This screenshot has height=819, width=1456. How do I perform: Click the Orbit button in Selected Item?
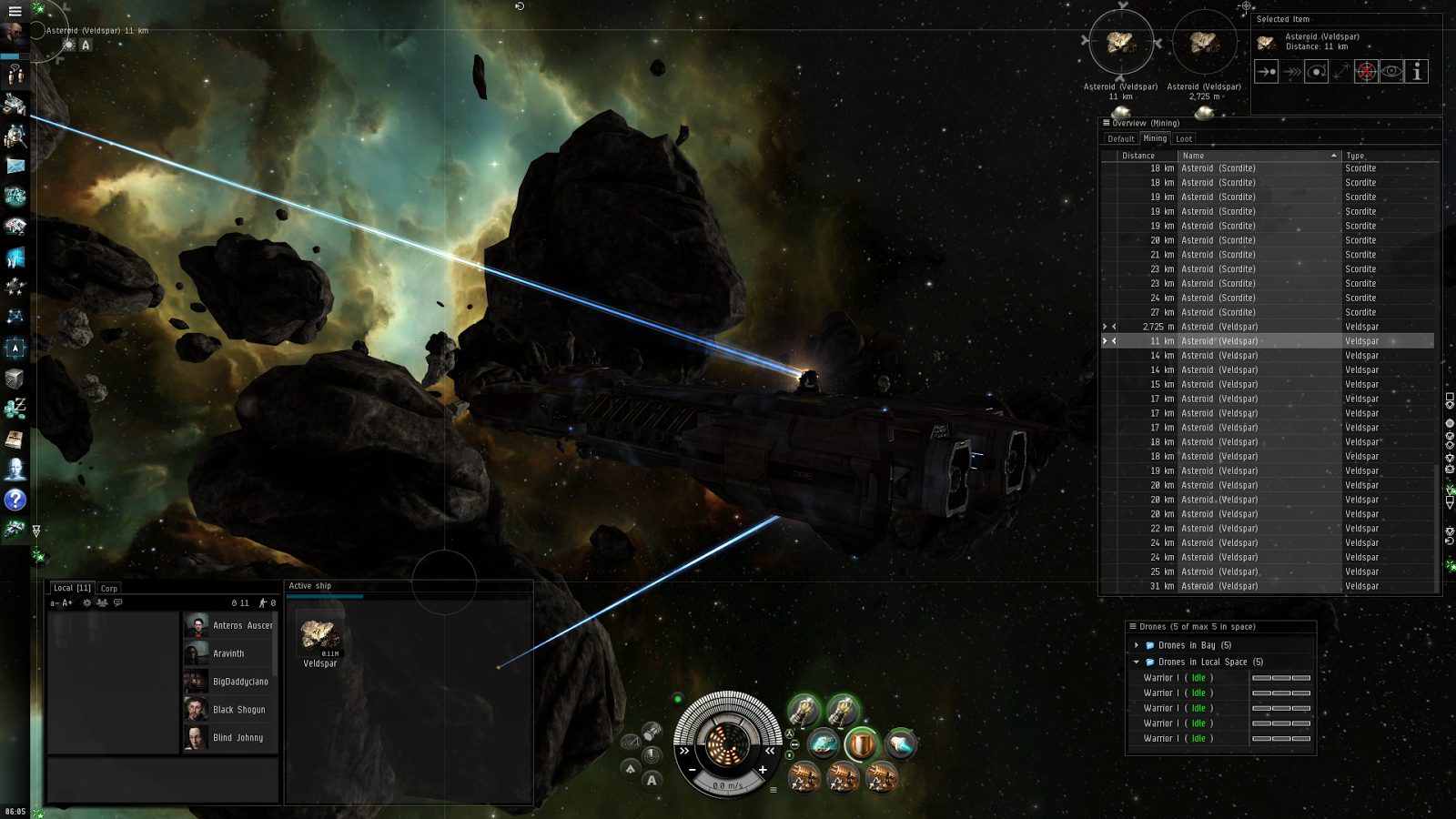click(x=1316, y=72)
